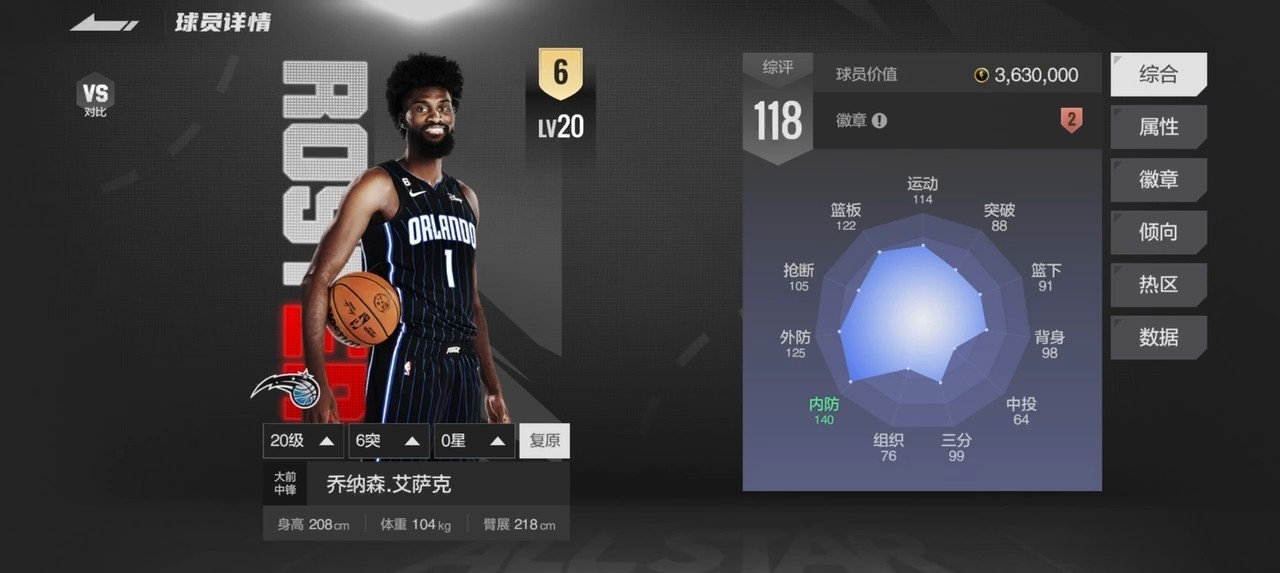The image size is (1280, 573).
Task: Open the 0星 star selector
Action: [474, 441]
